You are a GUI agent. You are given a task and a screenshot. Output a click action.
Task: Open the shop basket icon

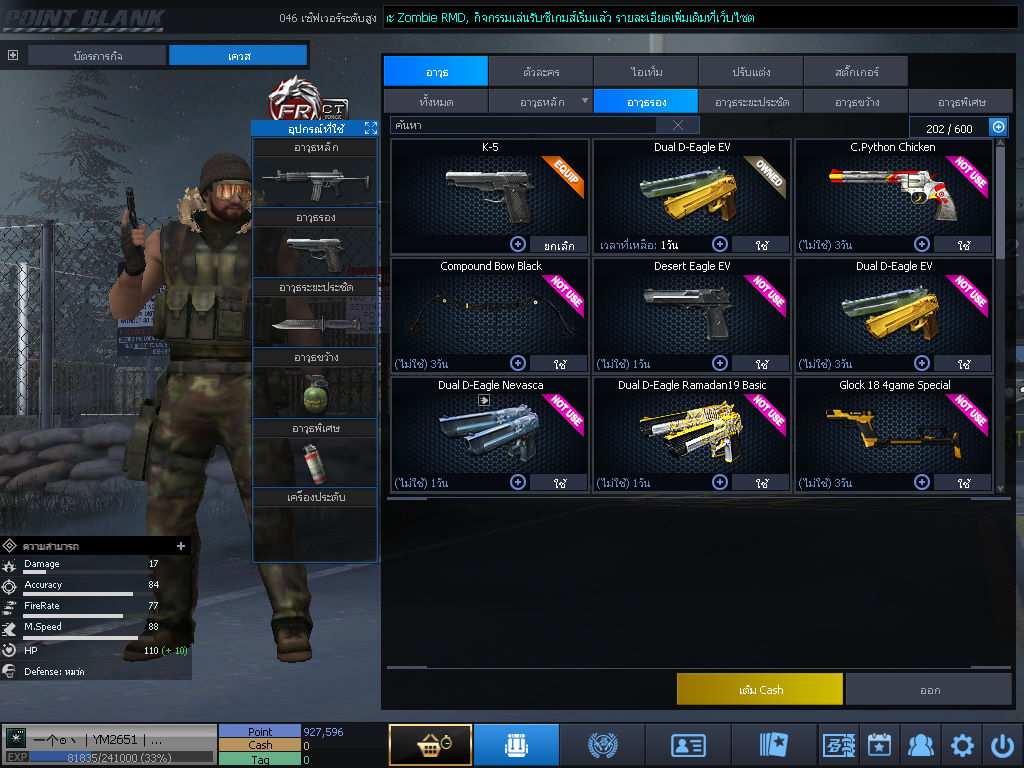[x=430, y=745]
